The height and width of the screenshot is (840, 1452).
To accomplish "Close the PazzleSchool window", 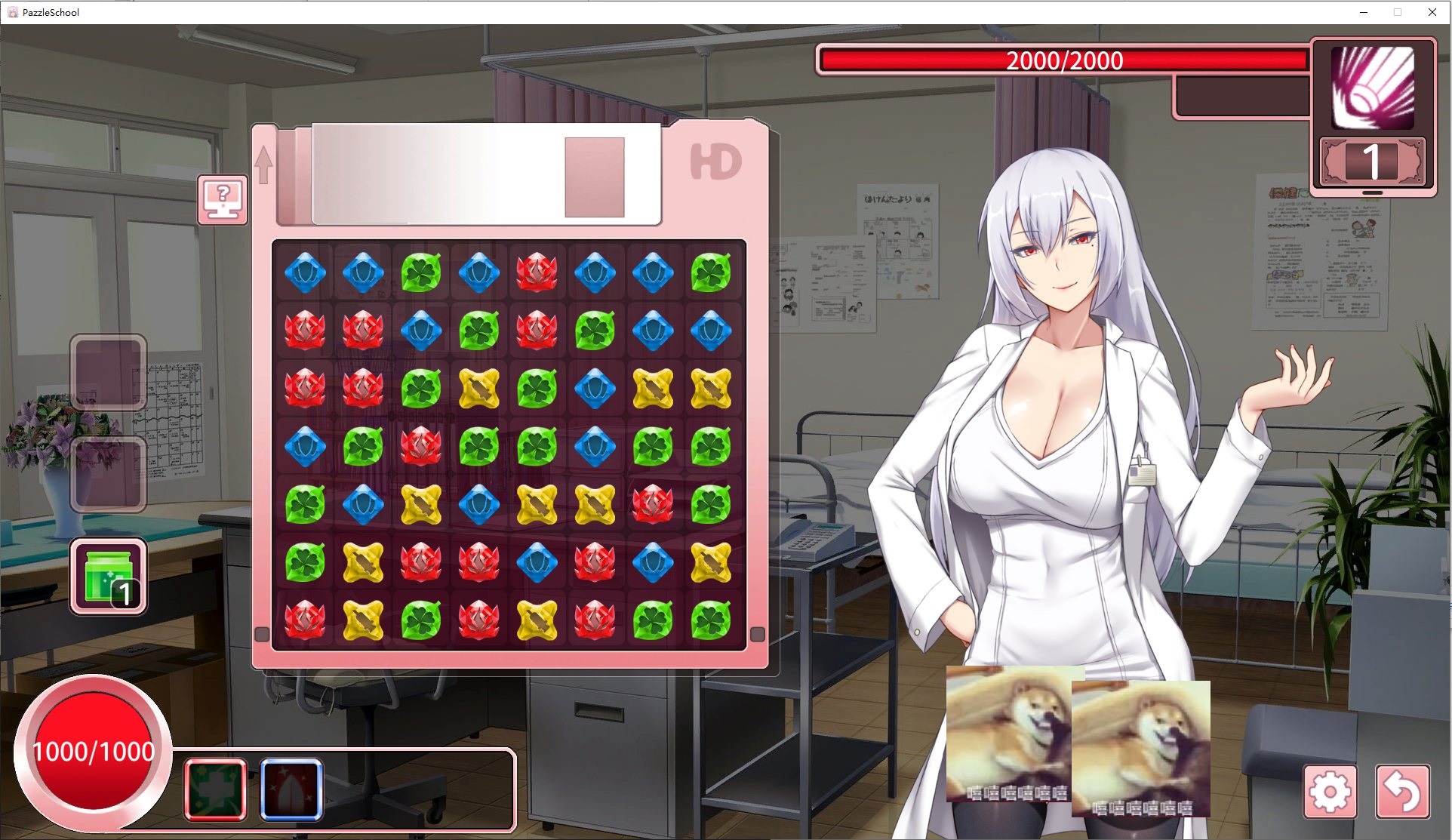I will point(1432,12).
